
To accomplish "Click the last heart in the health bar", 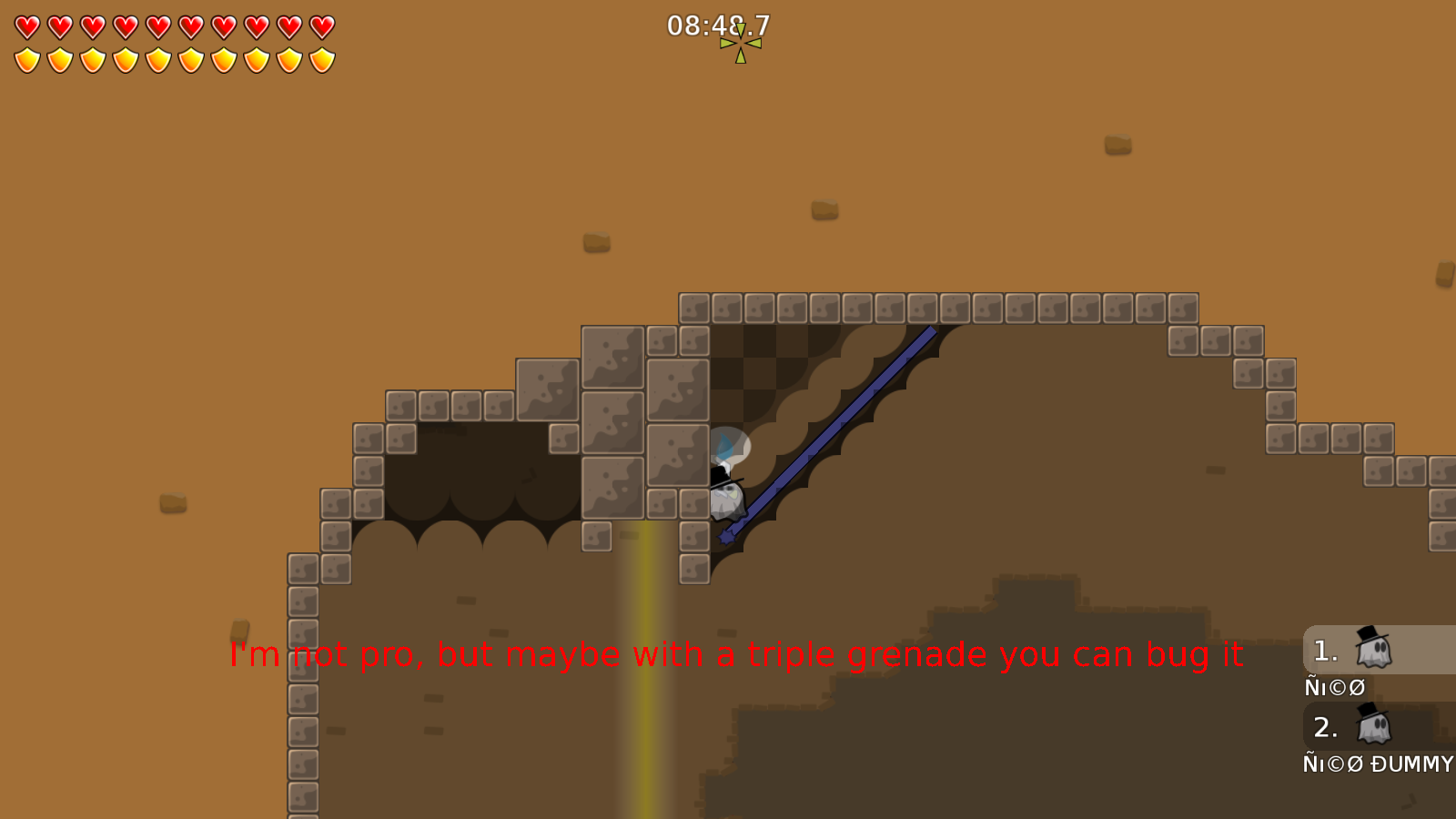I will [x=320, y=26].
